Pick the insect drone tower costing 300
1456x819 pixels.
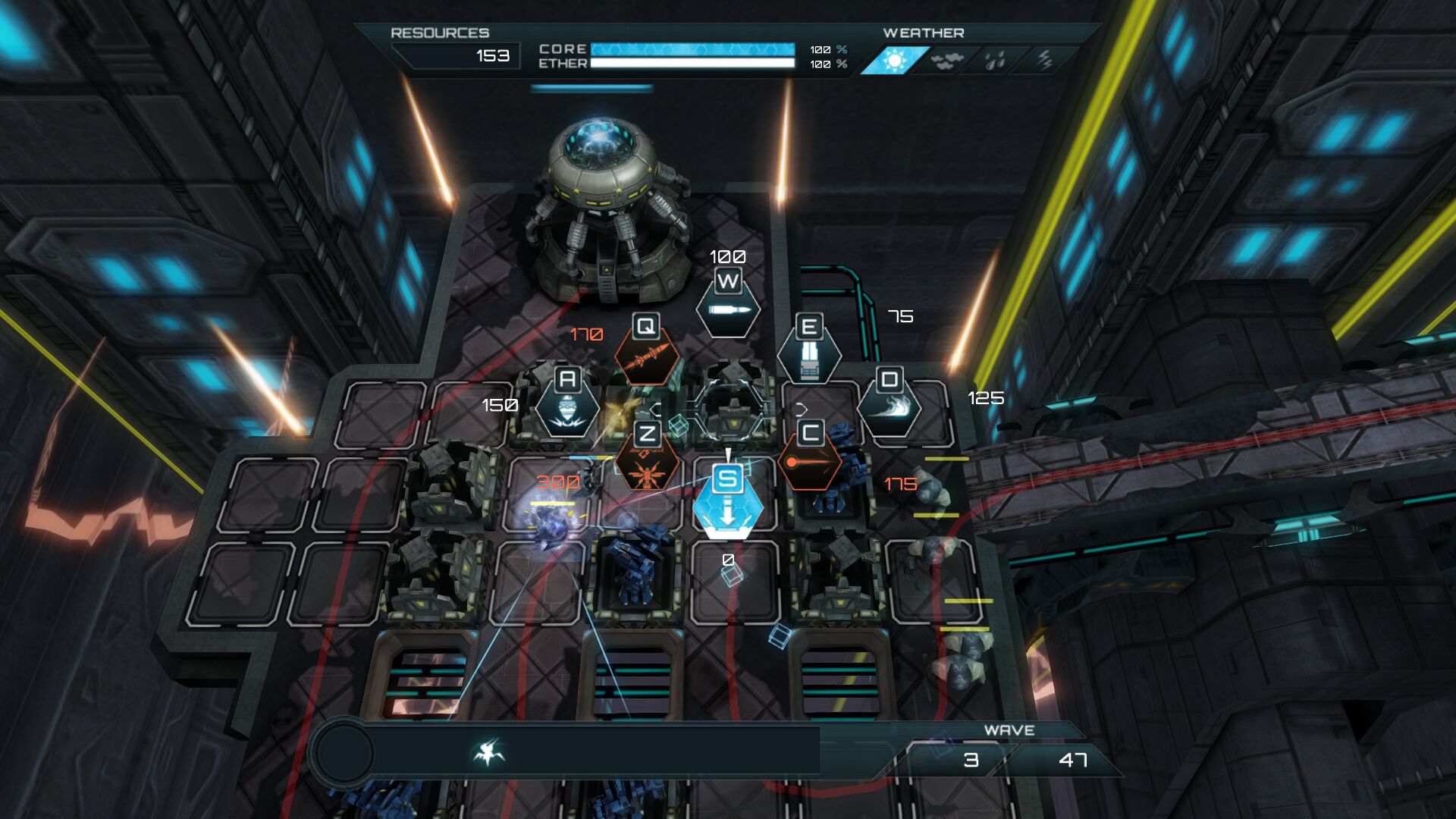647,464
